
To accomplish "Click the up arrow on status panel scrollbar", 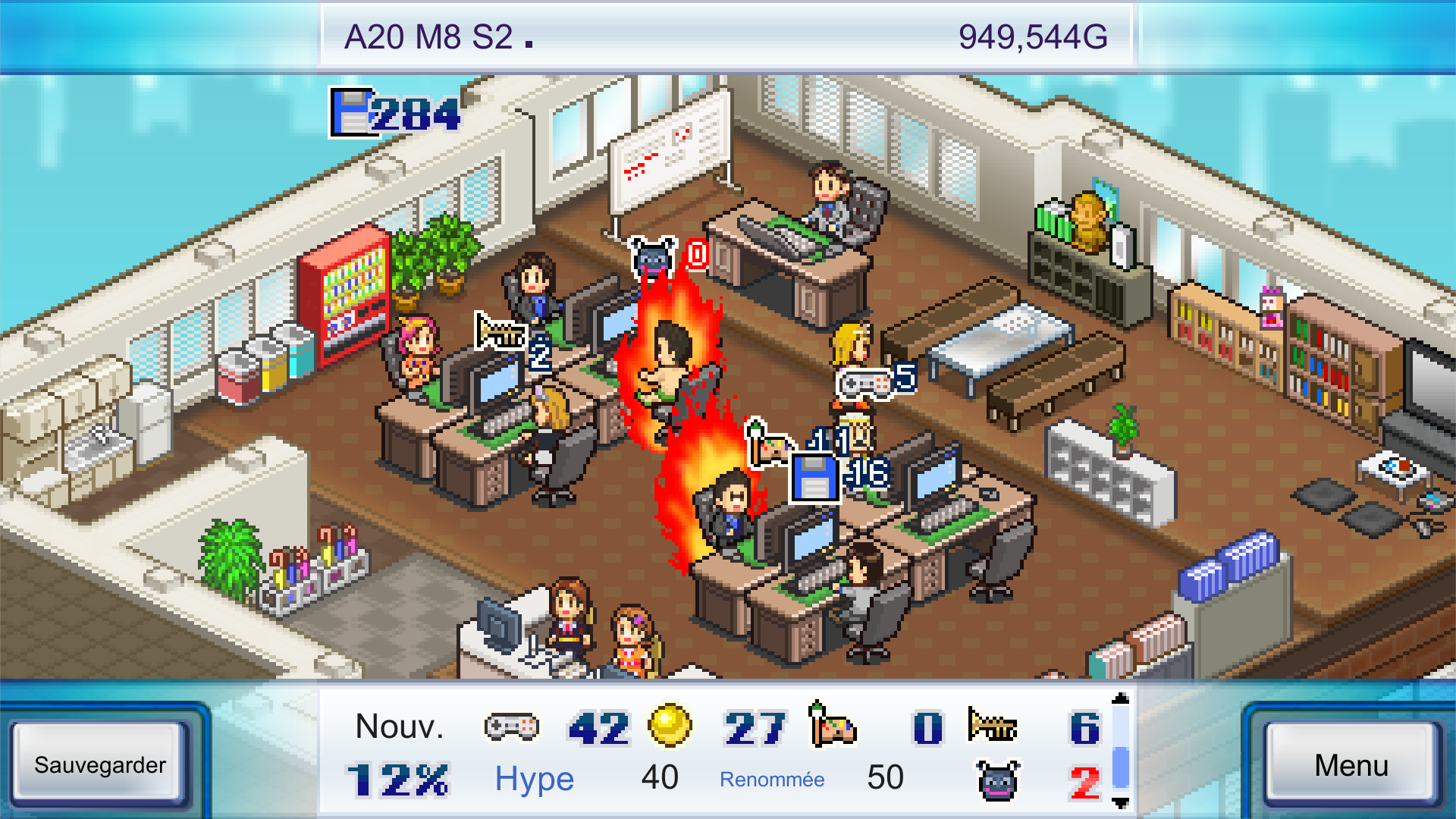I will [x=1121, y=698].
